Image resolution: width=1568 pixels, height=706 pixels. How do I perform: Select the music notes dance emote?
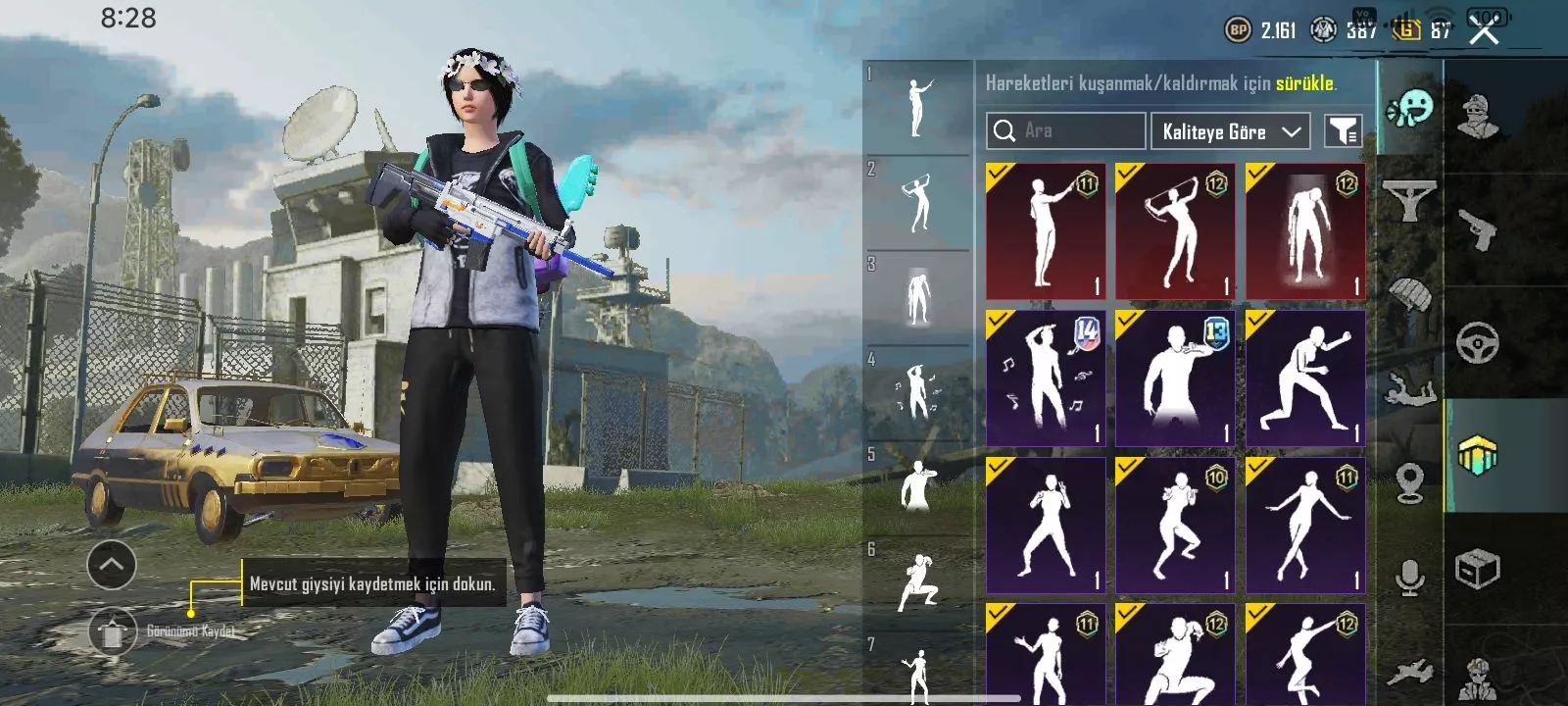[1046, 378]
